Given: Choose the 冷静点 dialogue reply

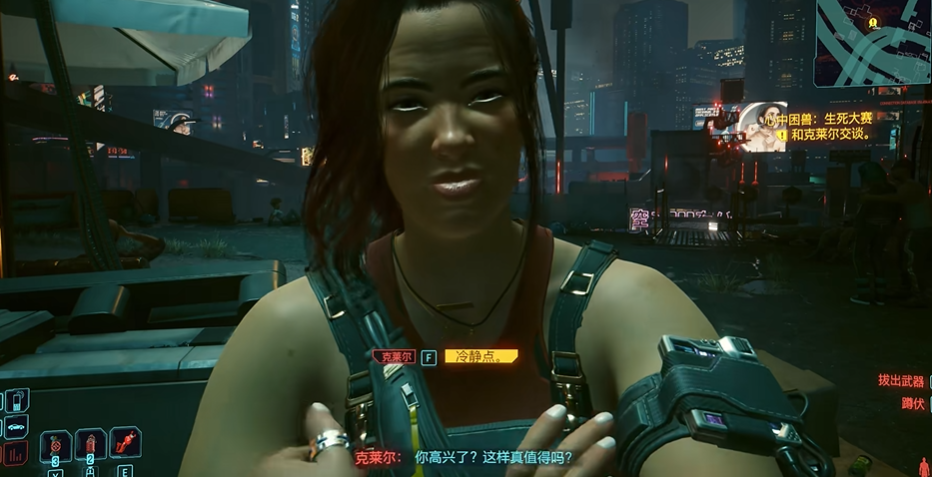Looking at the screenshot, I should pos(480,356).
